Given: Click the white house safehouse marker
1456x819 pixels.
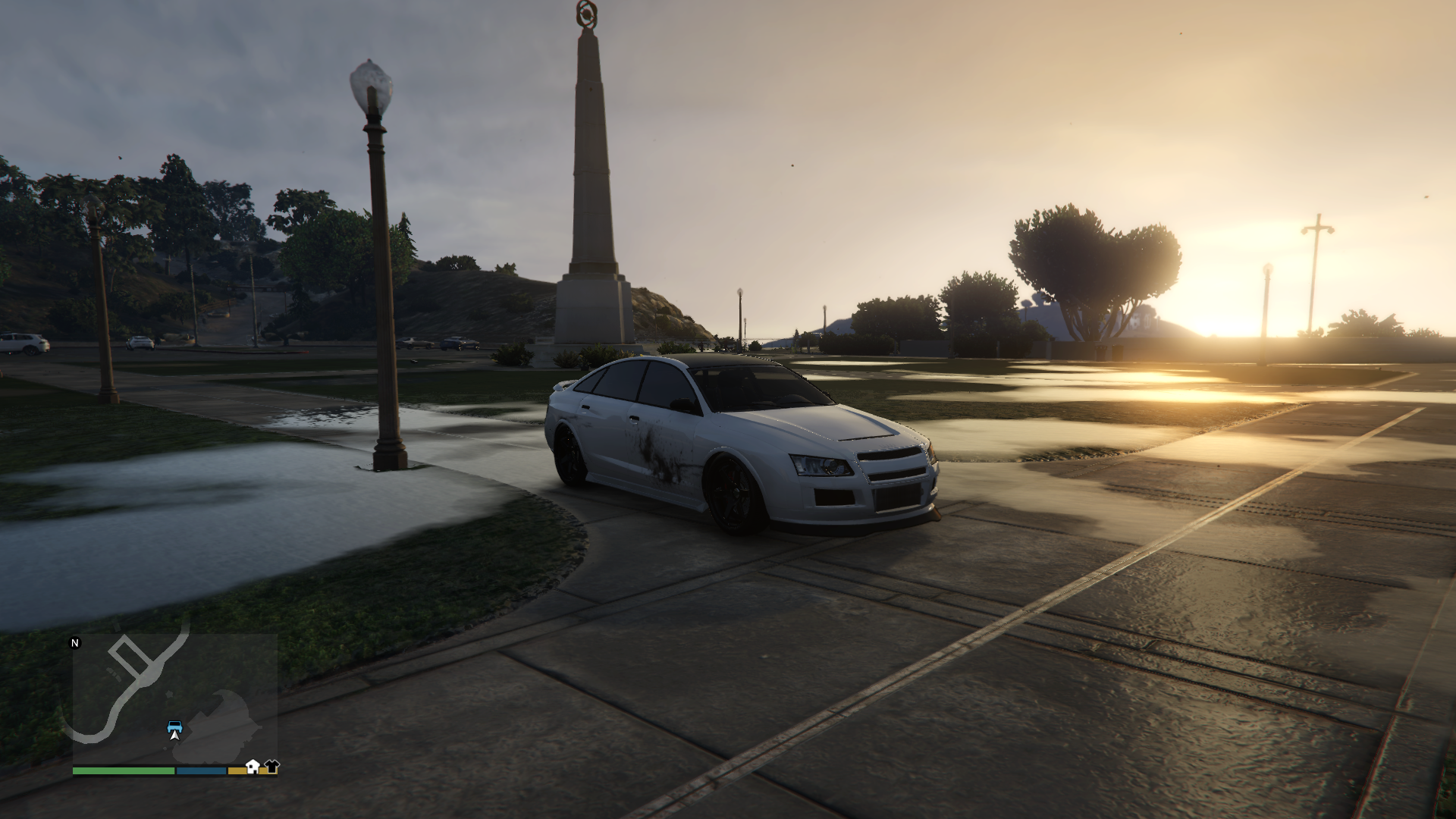Looking at the screenshot, I should click(x=253, y=766).
